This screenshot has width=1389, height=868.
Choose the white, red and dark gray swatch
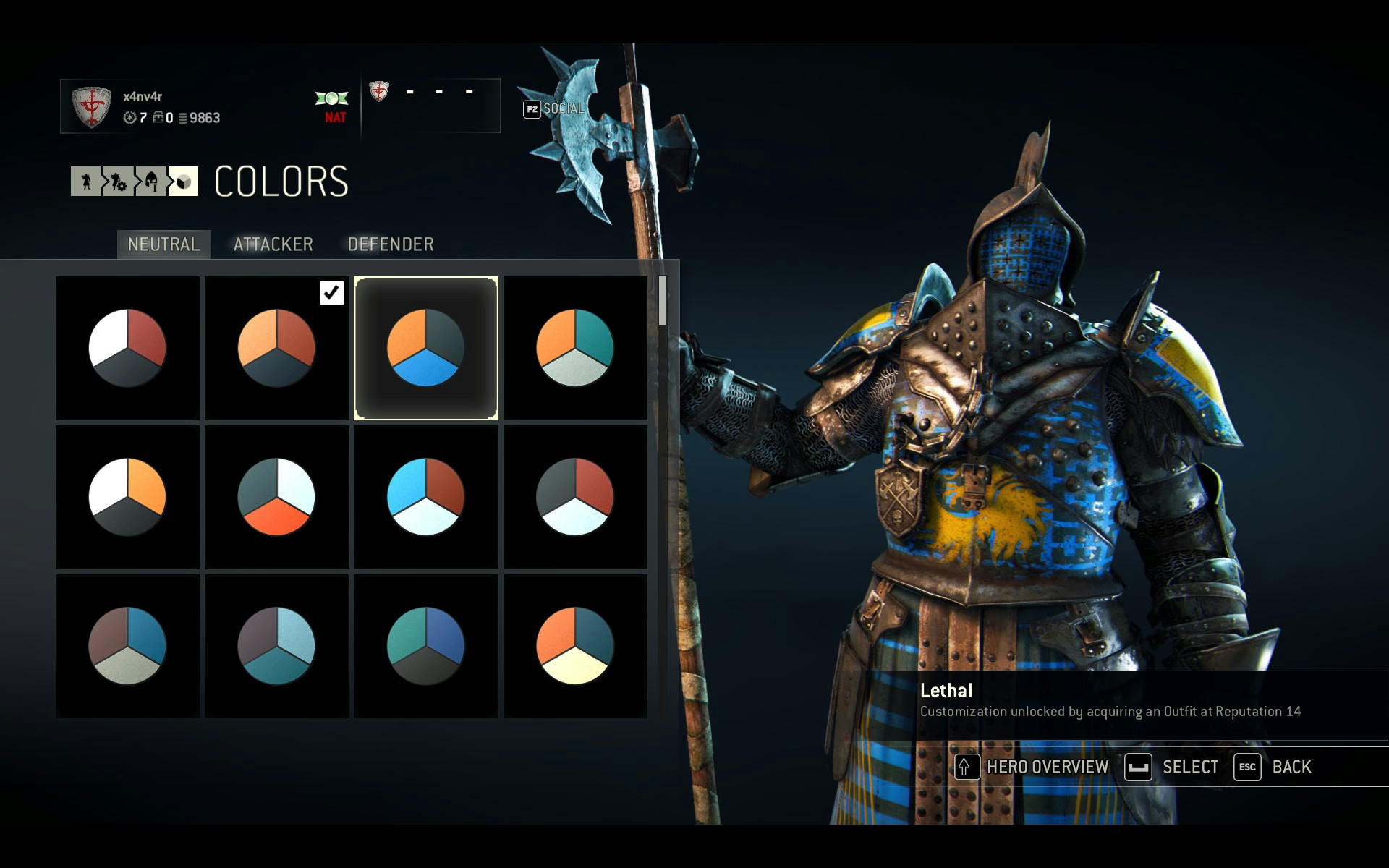point(127,348)
